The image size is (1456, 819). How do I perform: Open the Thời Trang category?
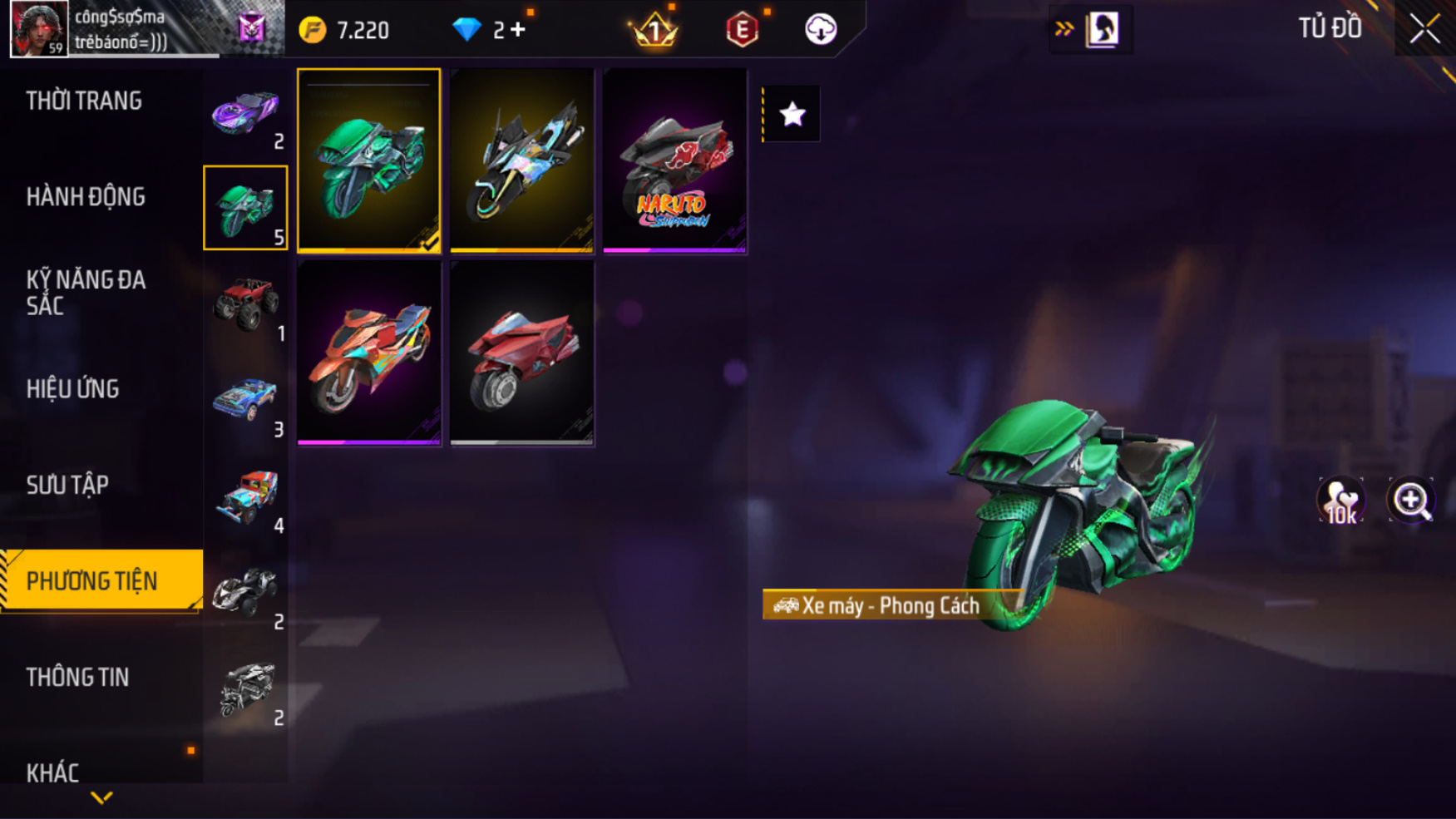pyautogui.click(x=84, y=101)
